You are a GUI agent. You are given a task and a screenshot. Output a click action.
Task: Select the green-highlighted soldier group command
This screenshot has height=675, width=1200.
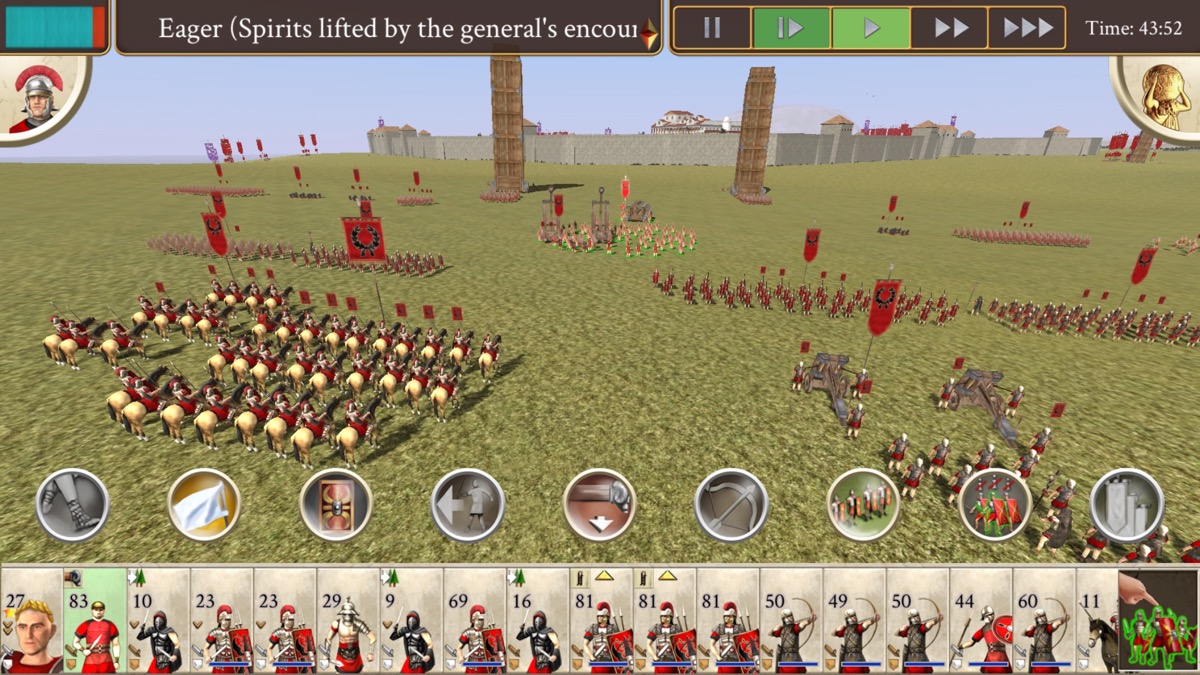[x=996, y=505]
